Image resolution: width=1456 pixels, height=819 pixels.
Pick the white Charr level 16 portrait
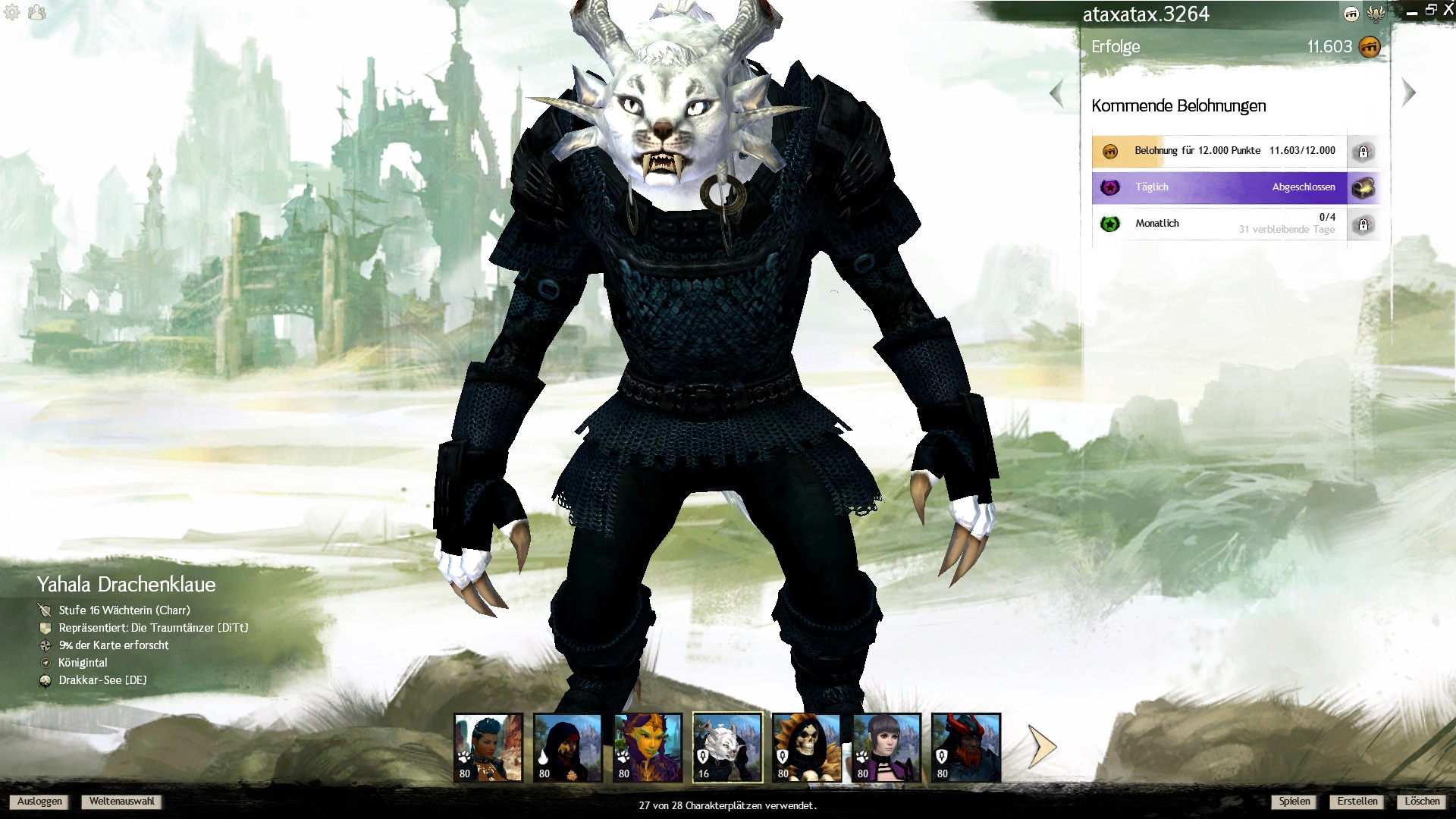coord(727,748)
